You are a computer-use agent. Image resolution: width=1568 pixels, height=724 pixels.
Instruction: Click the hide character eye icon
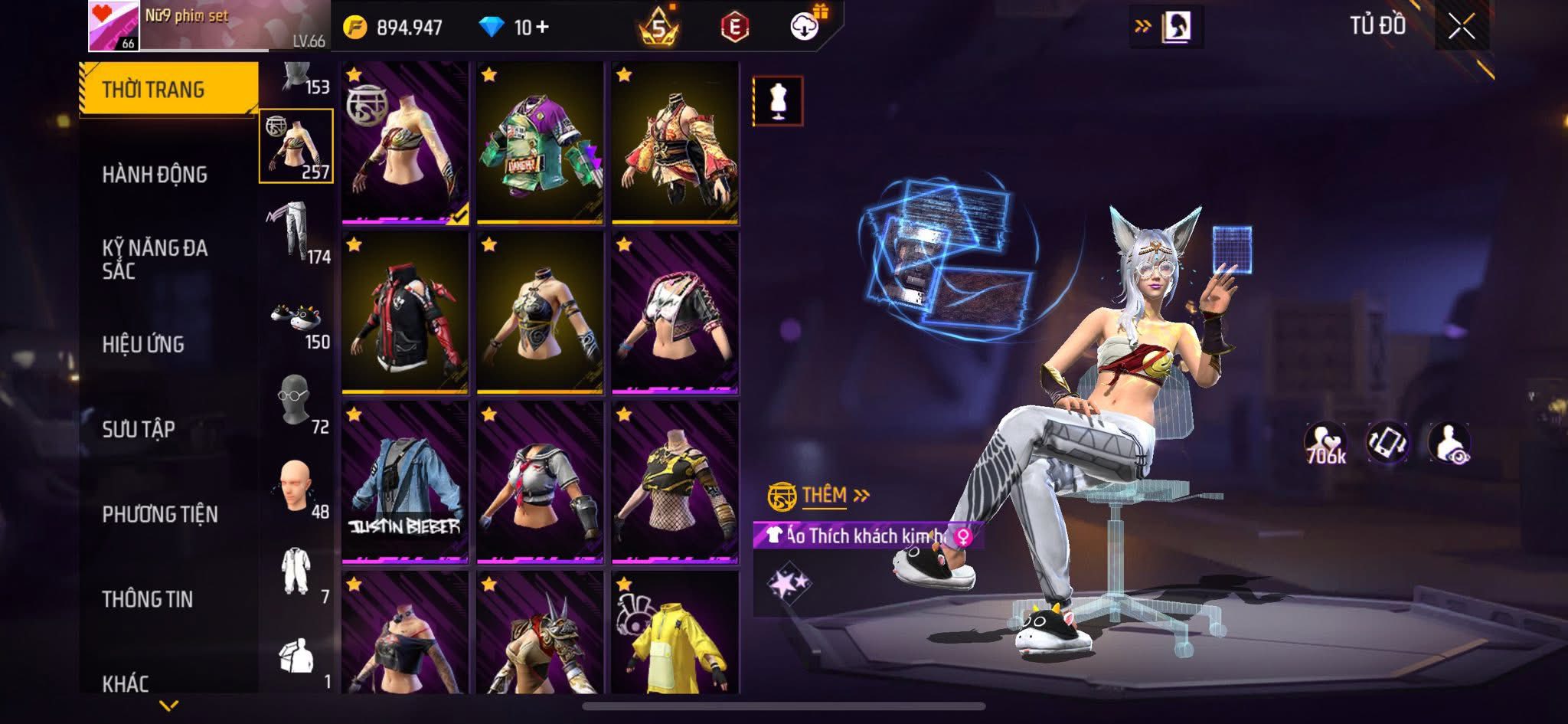pyautogui.click(x=1449, y=444)
